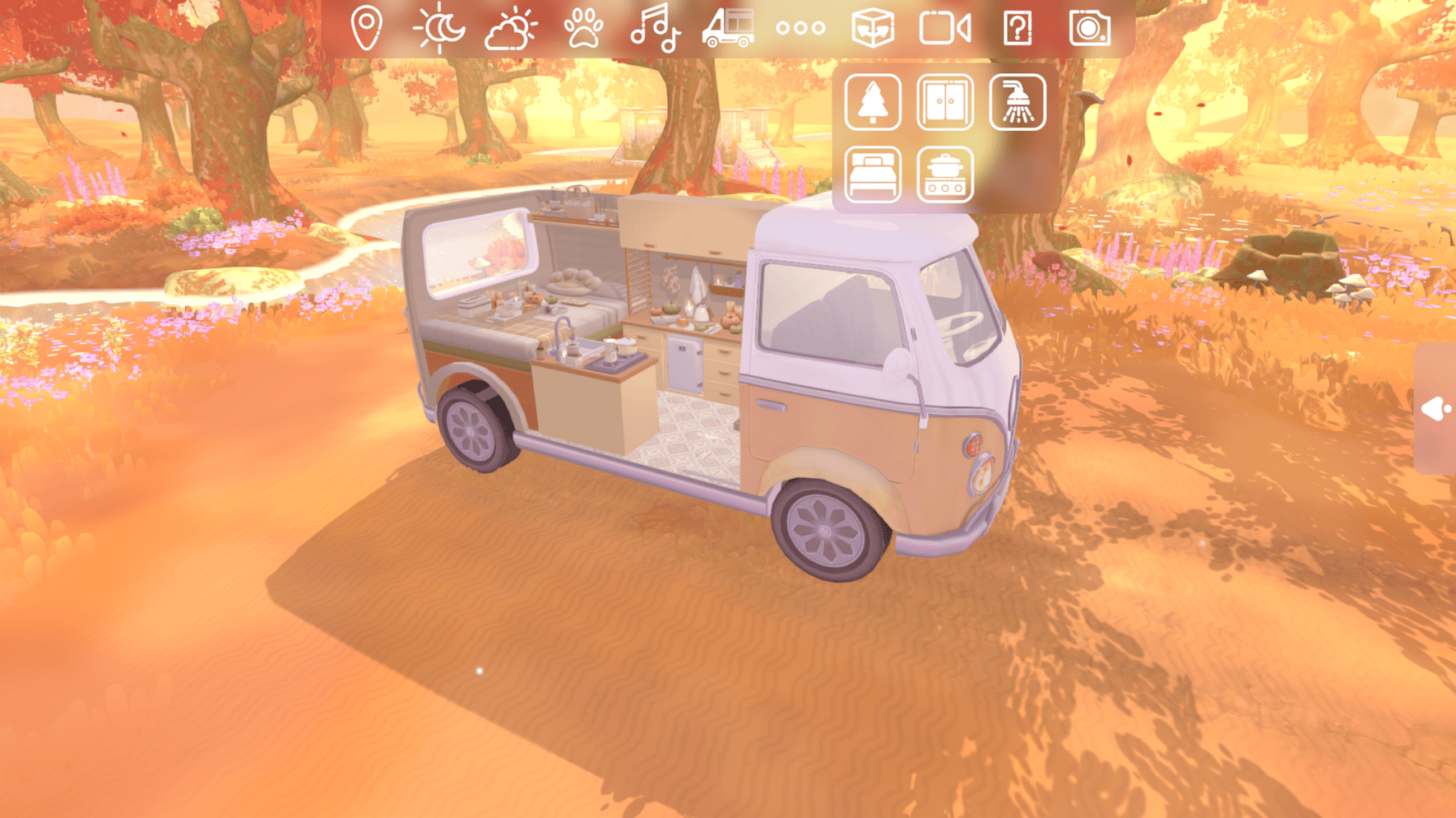1456x818 pixels.
Task: Open the map location picker
Action: coord(364,27)
